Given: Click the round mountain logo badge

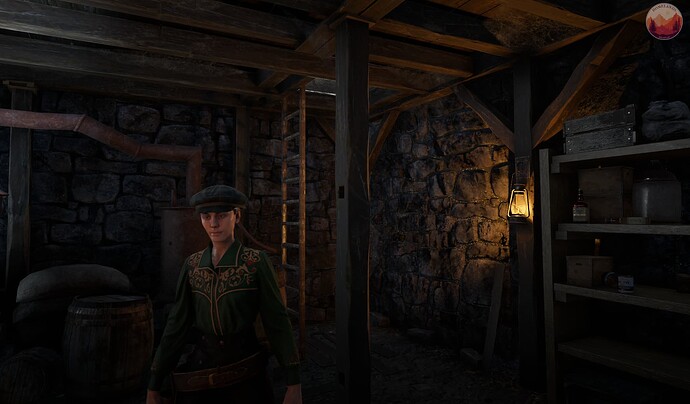Looking at the screenshot, I should [x=663, y=22].
